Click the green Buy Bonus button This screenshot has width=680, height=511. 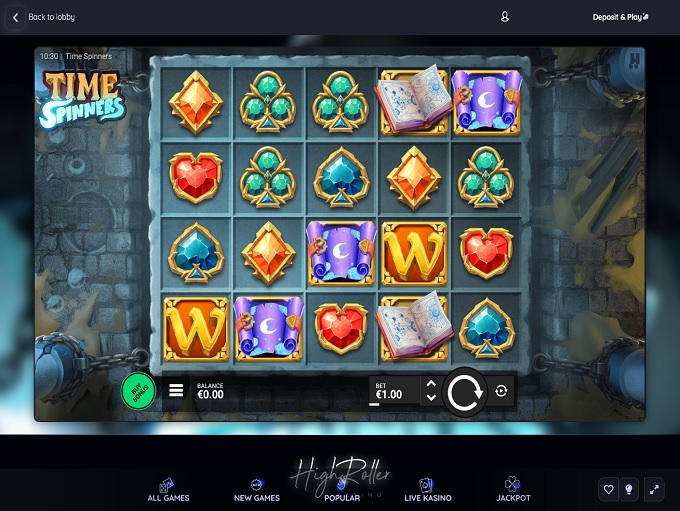[x=138, y=390]
